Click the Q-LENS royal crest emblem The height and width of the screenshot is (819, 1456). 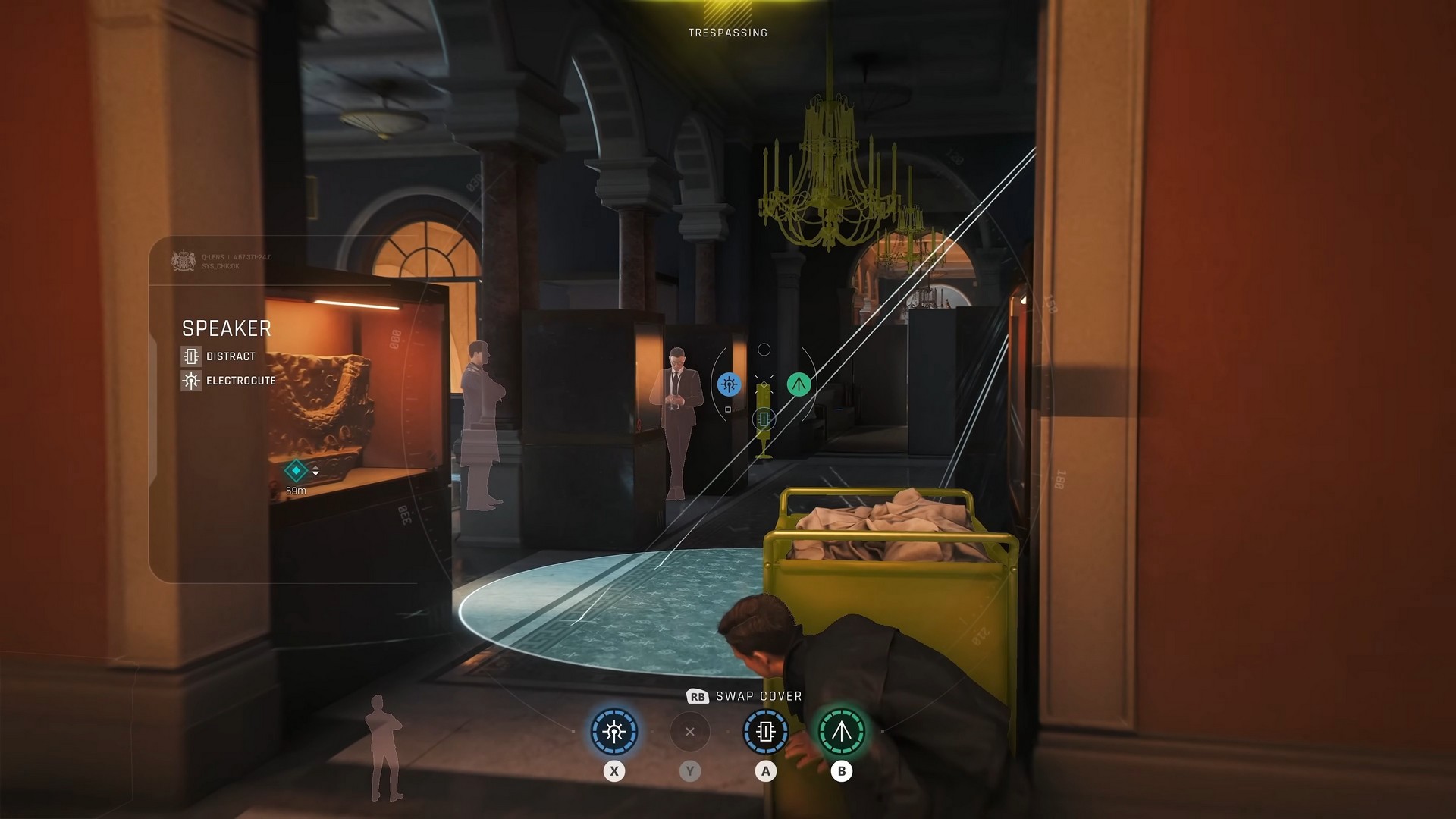pyautogui.click(x=183, y=259)
